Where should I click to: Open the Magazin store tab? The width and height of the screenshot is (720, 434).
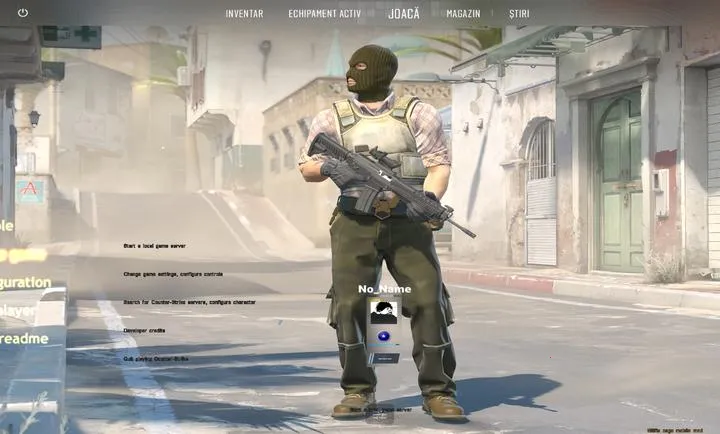coord(463,14)
